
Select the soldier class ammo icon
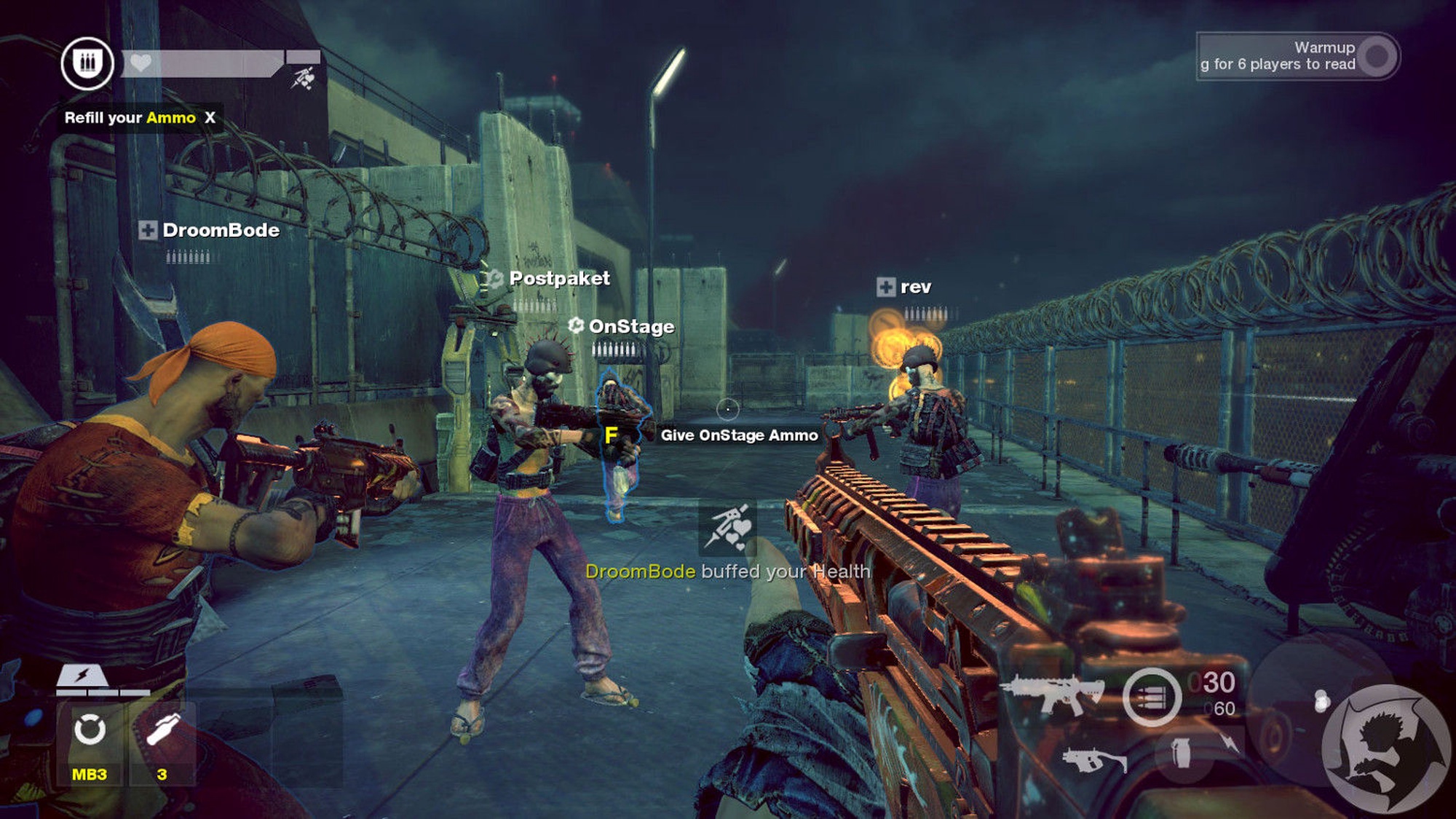point(87,63)
